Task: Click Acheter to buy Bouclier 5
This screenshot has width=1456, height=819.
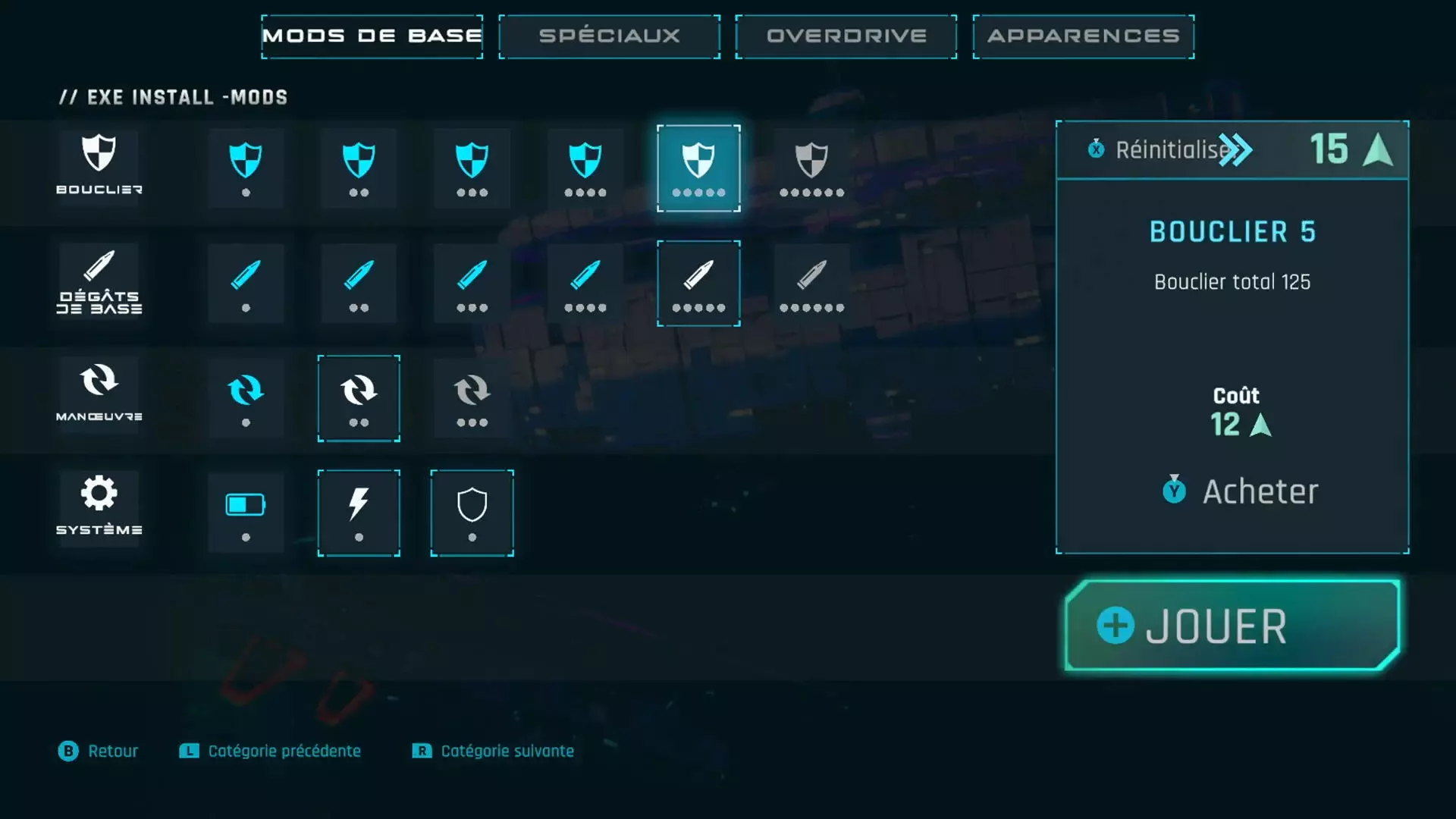Action: pos(1241,491)
